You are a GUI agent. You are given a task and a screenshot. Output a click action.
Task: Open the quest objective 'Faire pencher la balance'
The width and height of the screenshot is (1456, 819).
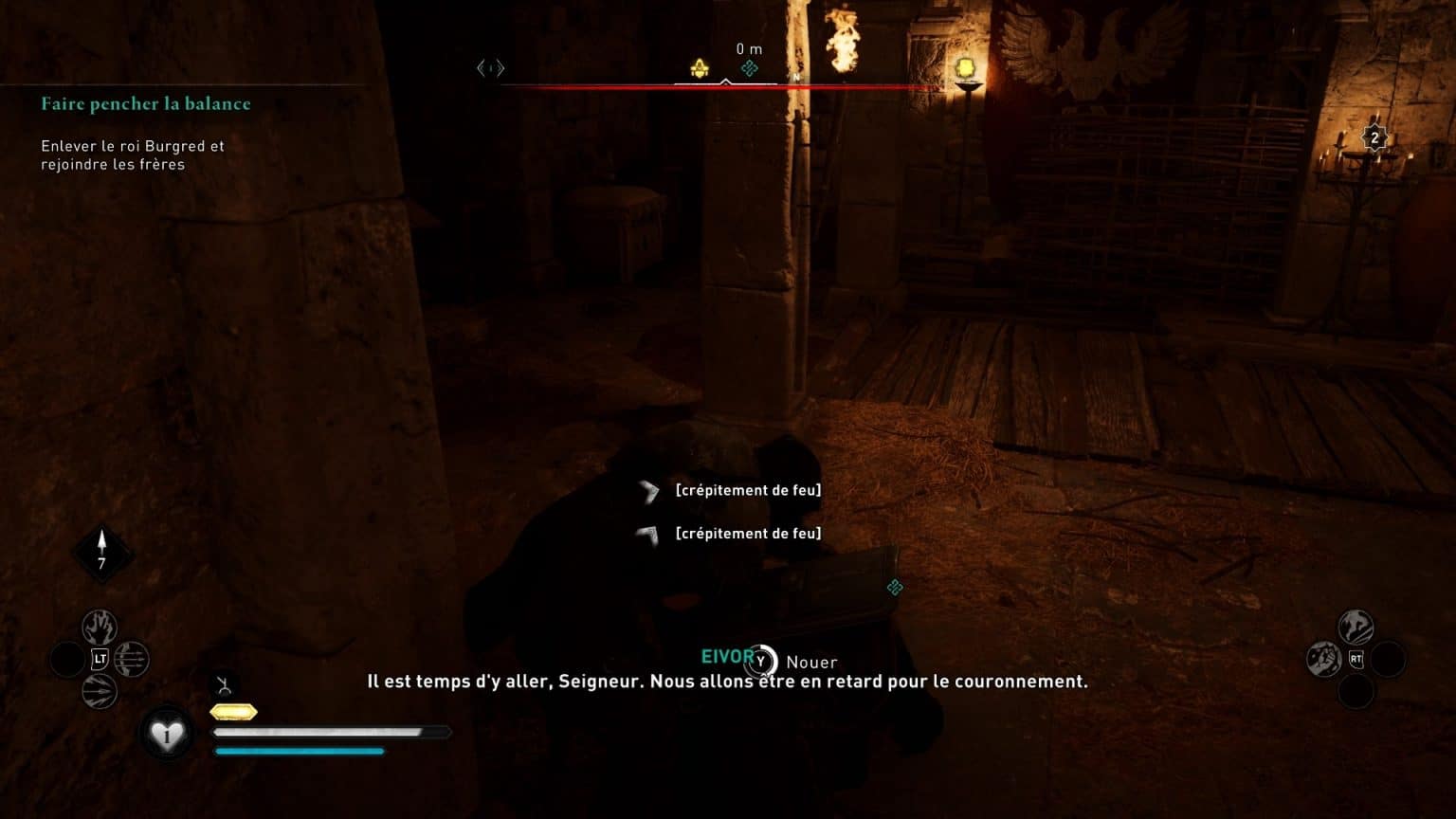(x=146, y=103)
